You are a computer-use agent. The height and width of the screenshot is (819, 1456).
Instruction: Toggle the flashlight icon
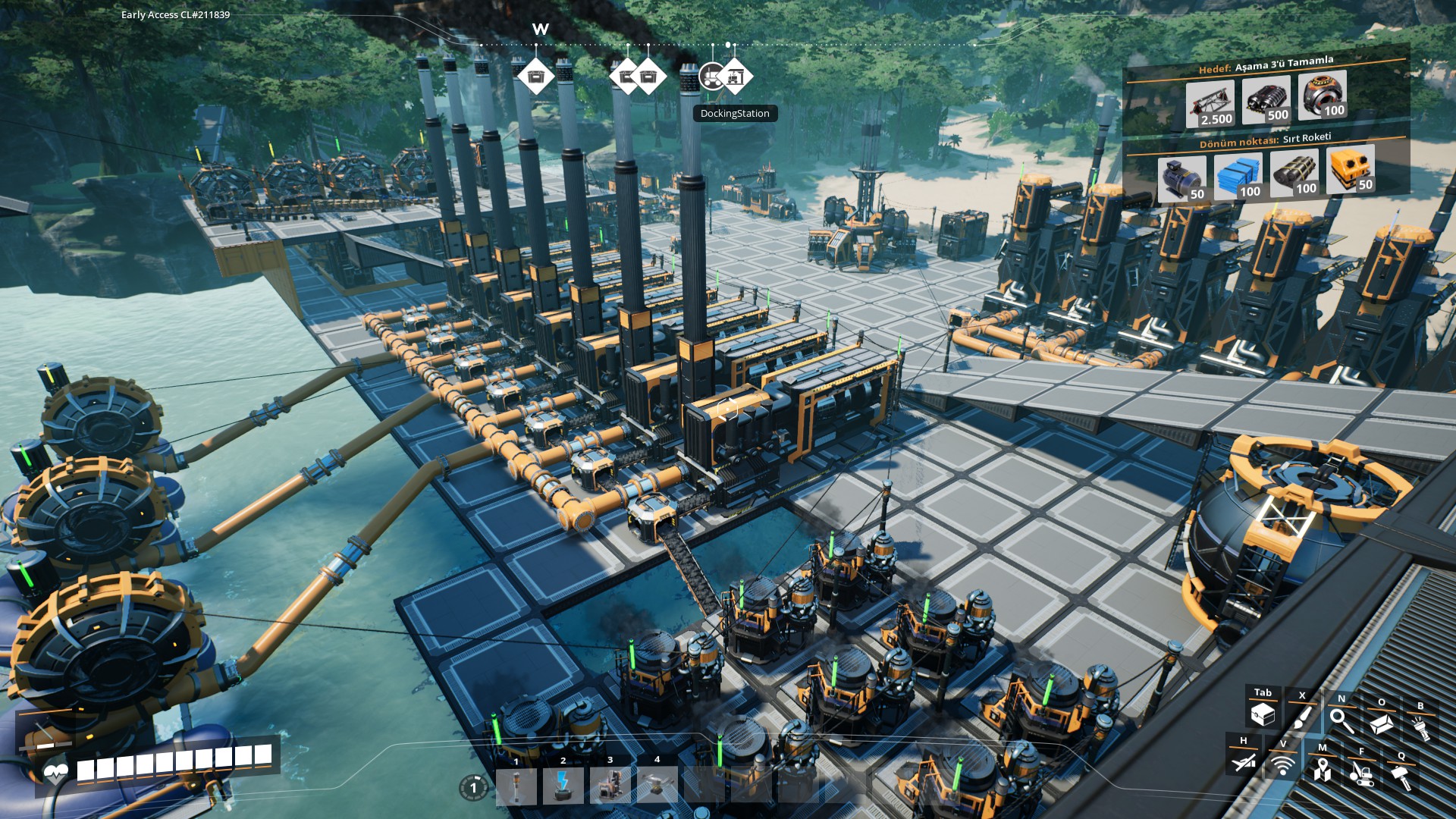click(x=1420, y=727)
